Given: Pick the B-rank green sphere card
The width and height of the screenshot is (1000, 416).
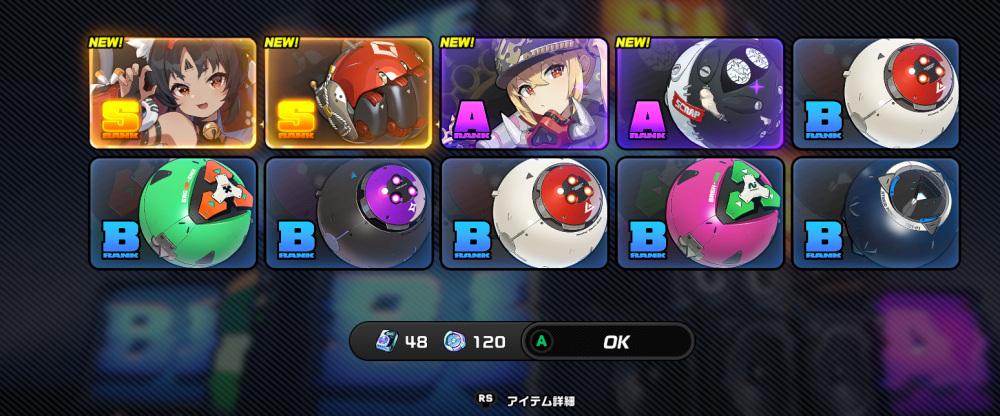Looking at the screenshot, I should click(x=172, y=213).
